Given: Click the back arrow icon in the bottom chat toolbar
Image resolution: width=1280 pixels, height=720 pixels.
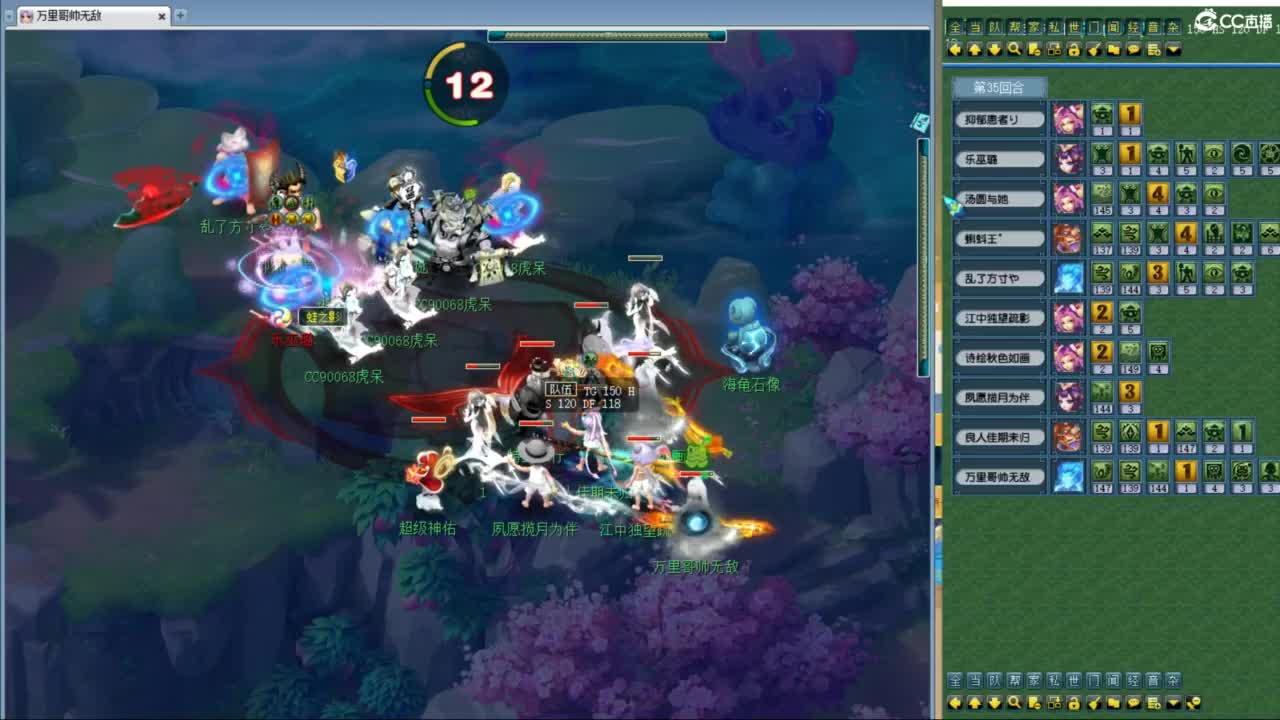Looking at the screenshot, I should 955,701.
